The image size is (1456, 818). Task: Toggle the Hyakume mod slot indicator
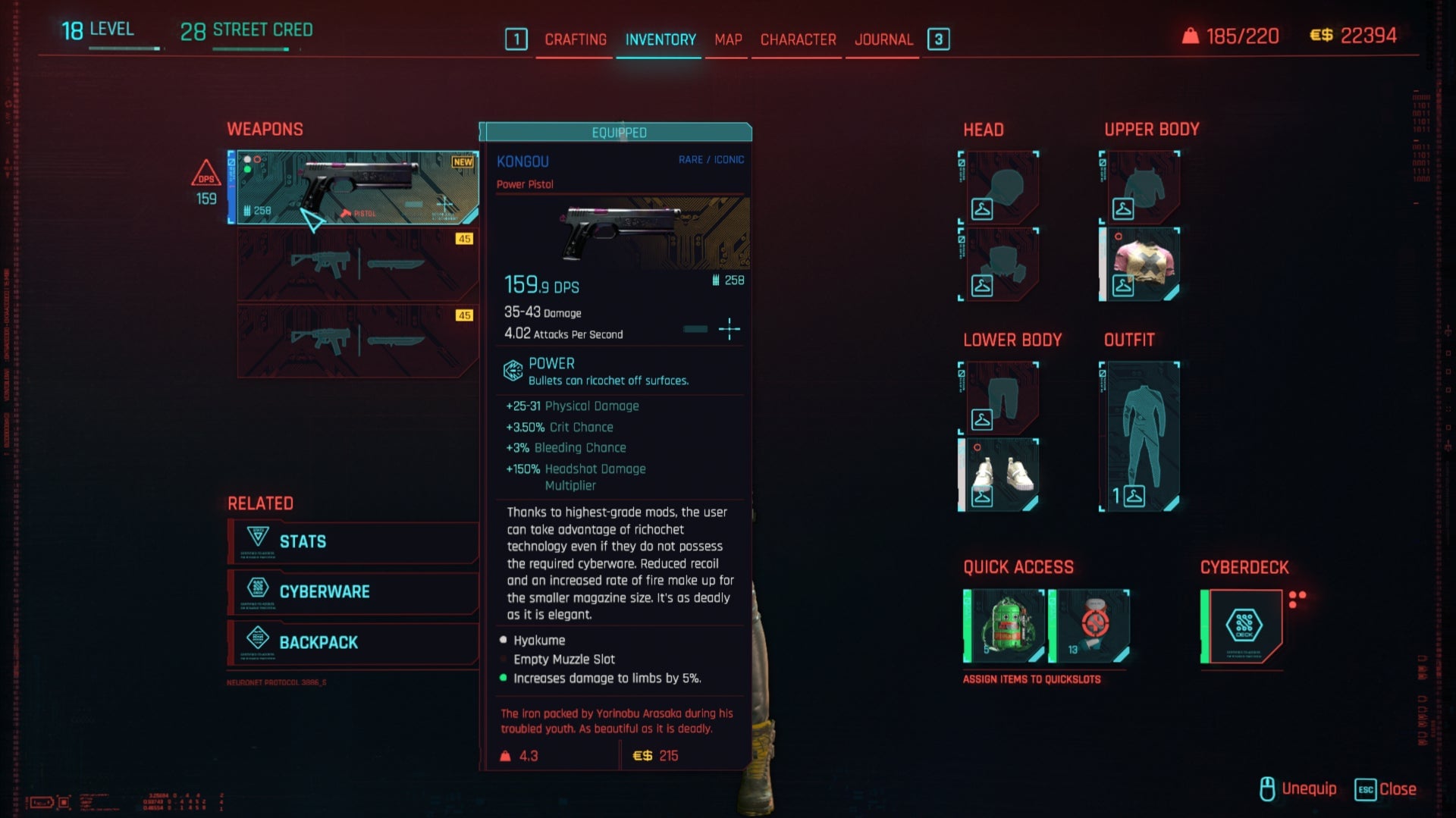503,640
